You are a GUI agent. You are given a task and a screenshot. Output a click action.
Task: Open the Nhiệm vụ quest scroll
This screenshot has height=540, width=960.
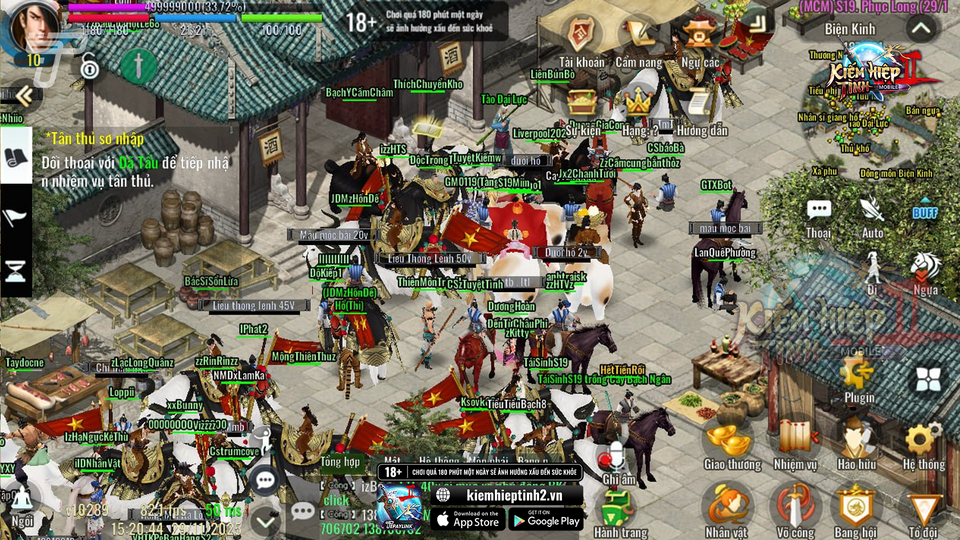[x=795, y=440]
